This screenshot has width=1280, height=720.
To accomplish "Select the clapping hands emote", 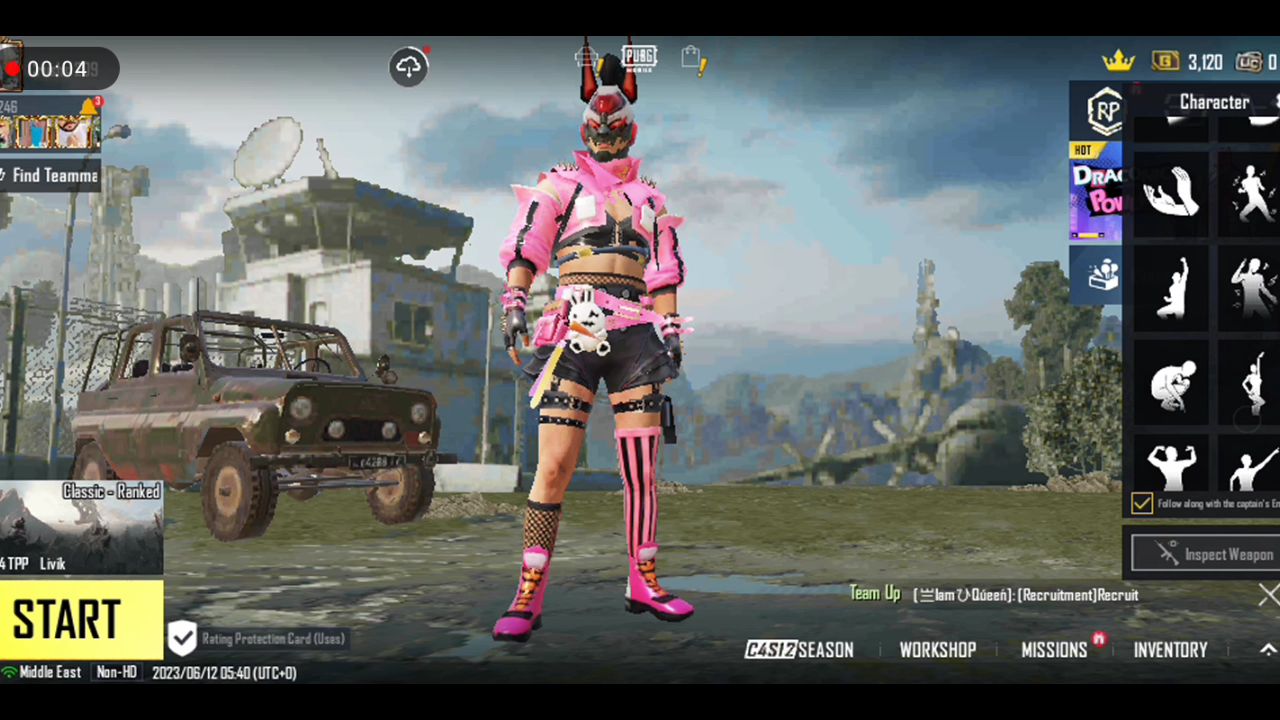I will [1171, 192].
